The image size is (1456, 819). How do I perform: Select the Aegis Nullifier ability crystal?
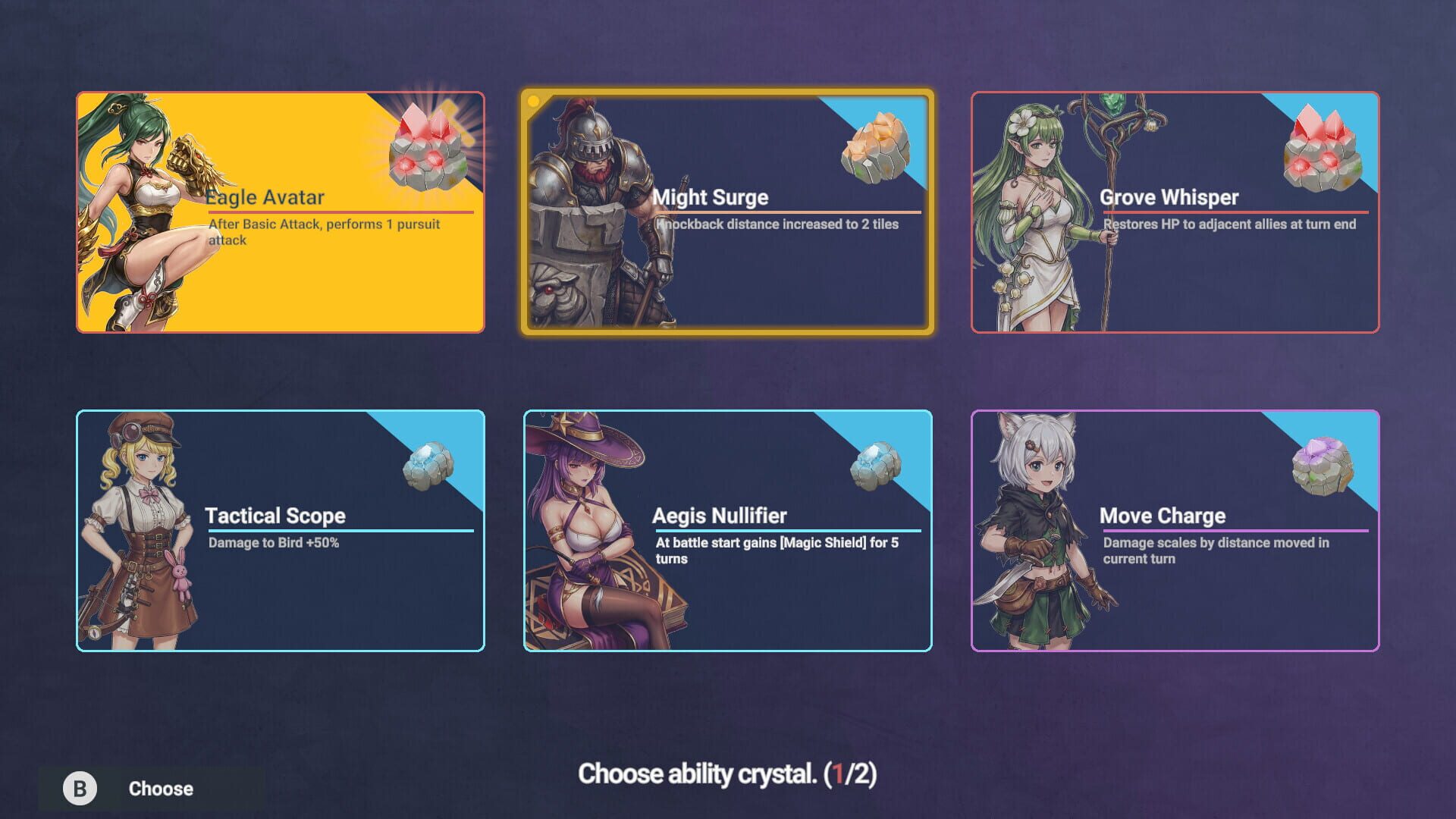click(728, 531)
